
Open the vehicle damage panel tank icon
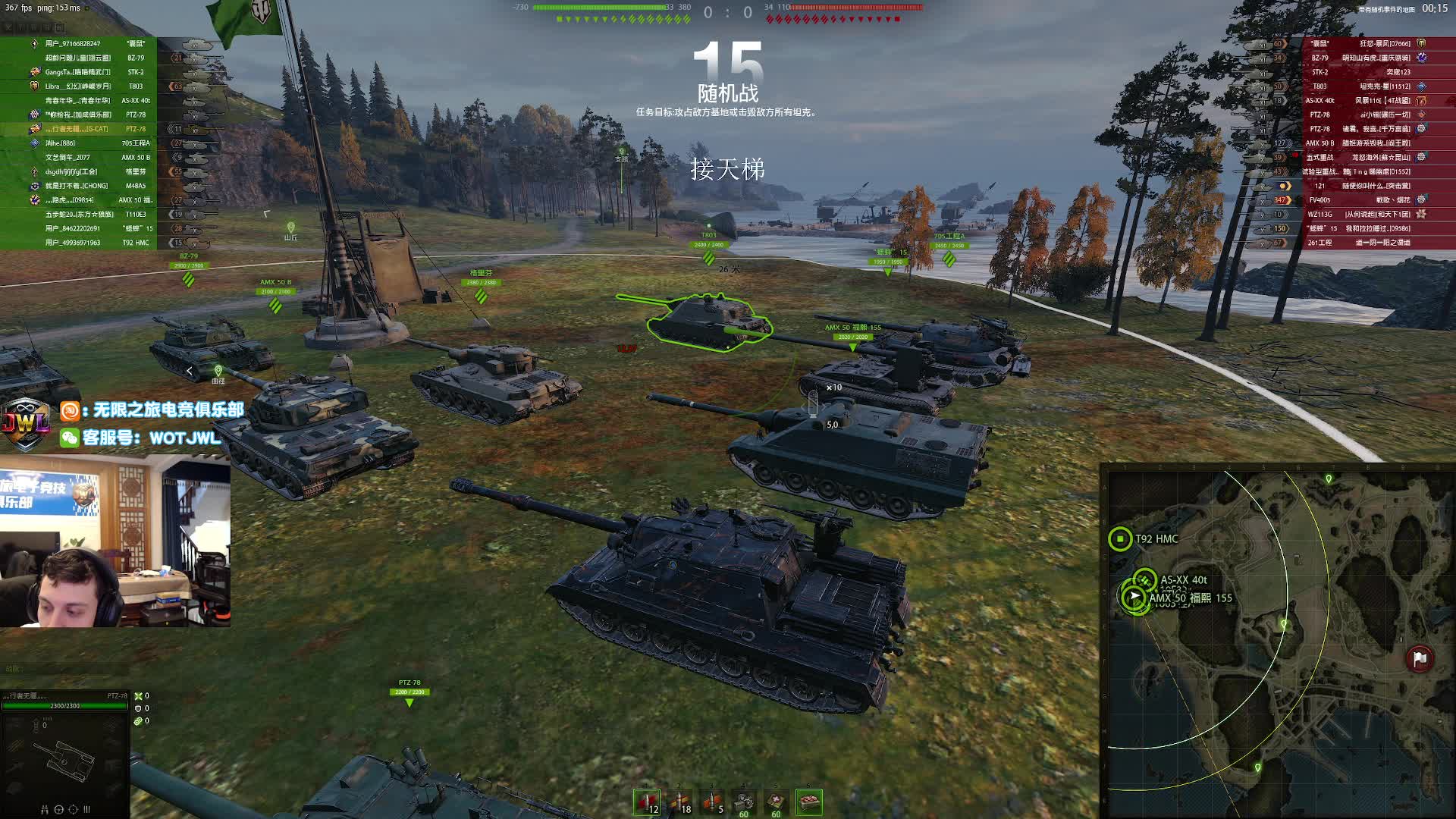[64, 758]
